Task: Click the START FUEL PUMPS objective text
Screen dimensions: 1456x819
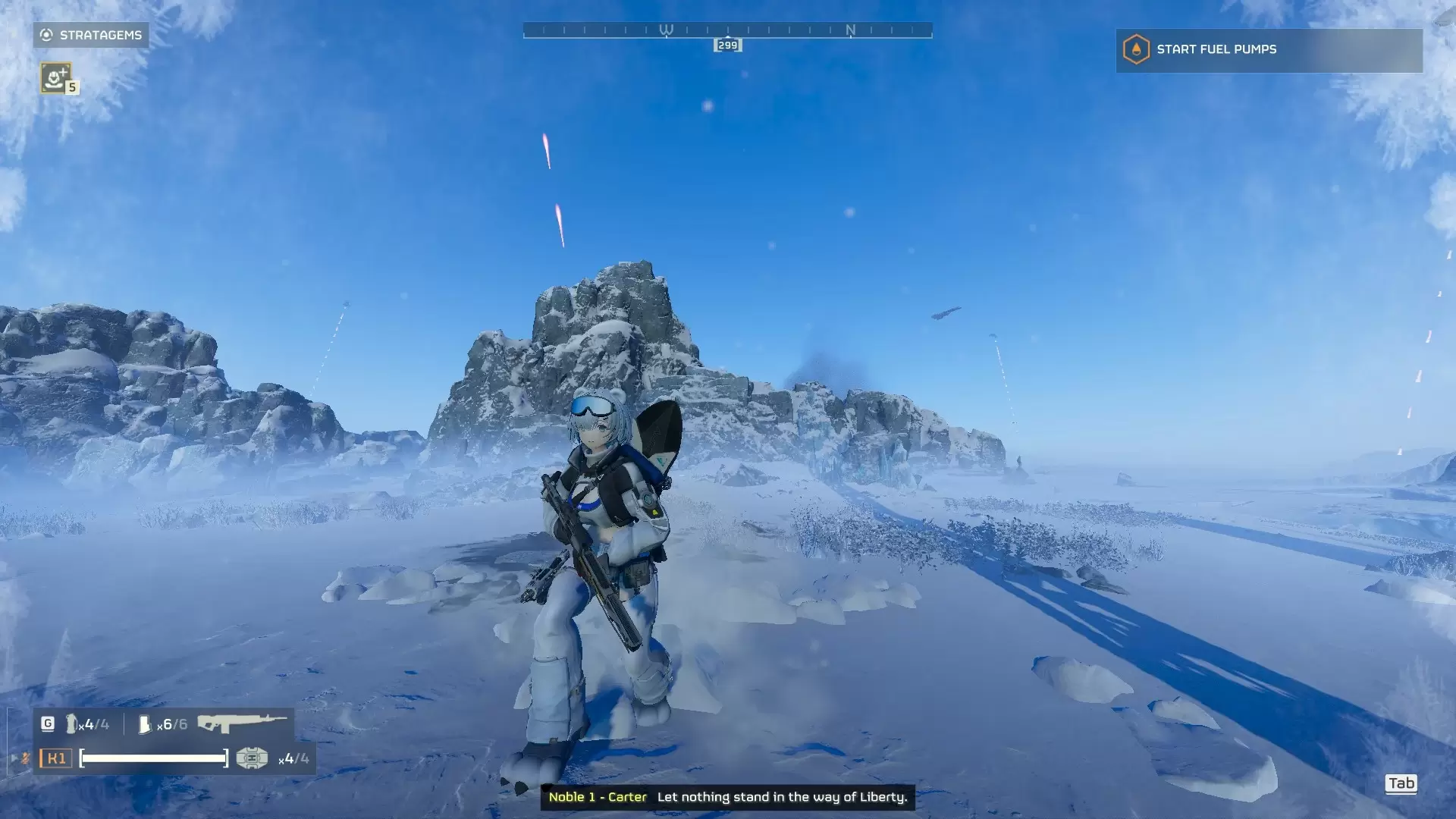Action: point(1216,50)
